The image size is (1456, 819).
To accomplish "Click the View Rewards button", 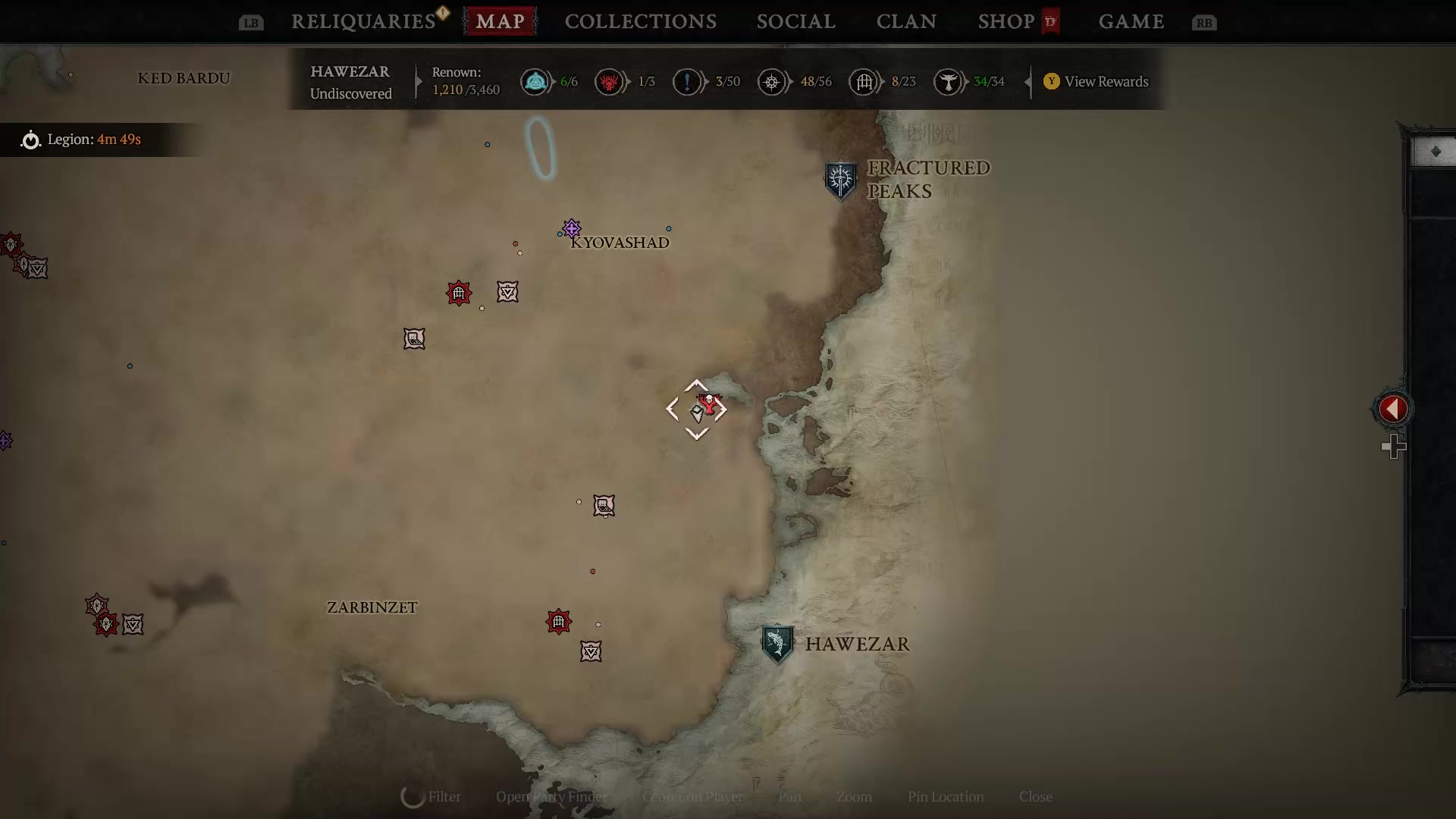I will (1096, 82).
